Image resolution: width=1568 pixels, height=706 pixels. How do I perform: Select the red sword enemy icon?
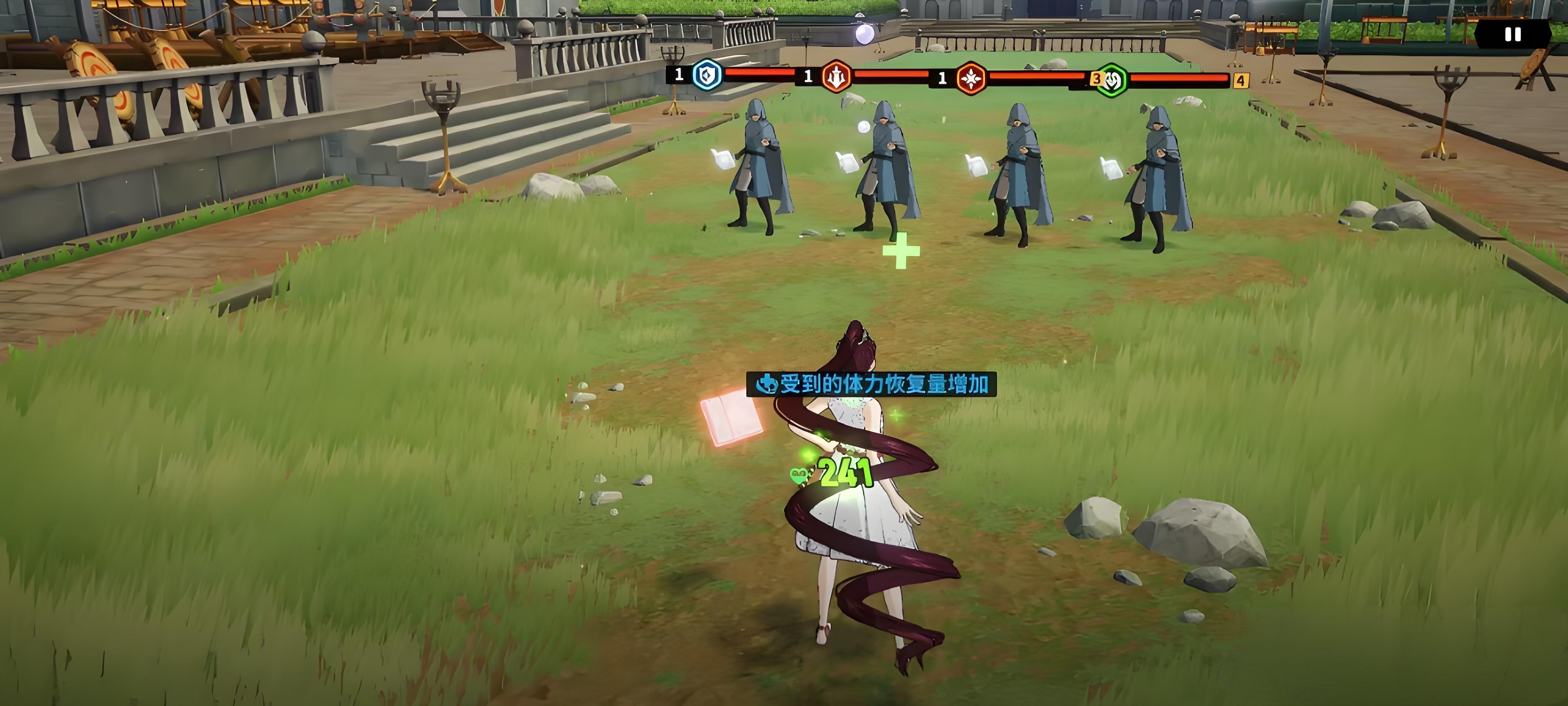(x=837, y=77)
